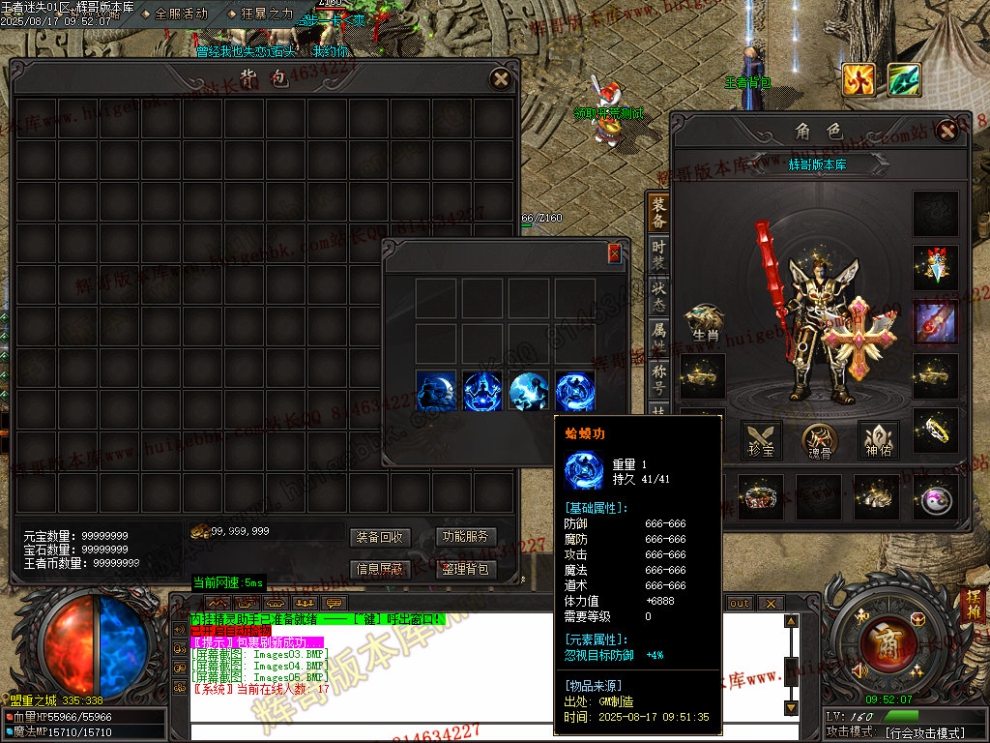Open the 生肖 zodiac slot

(x=704, y=323)
